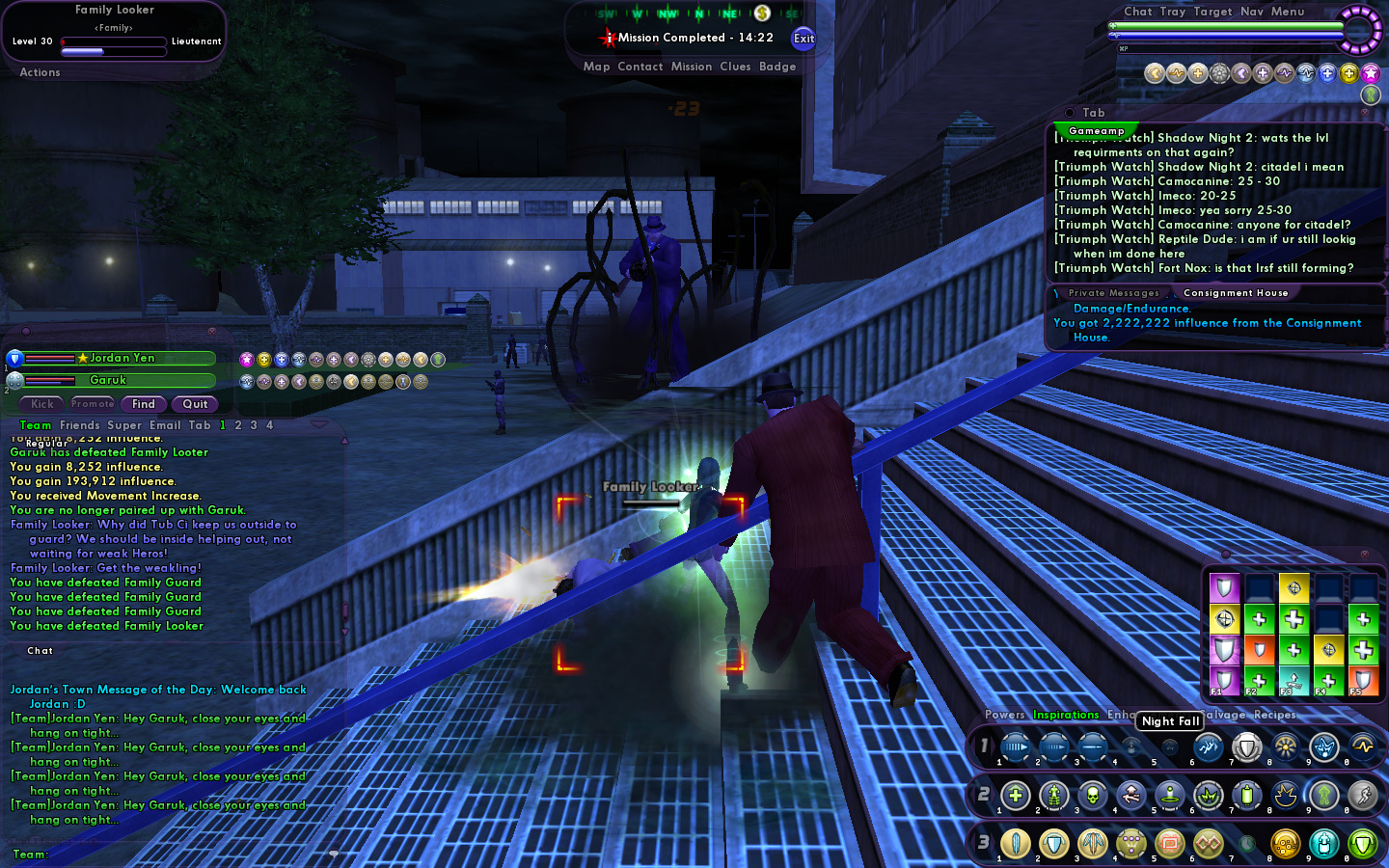
Task: Open the main Menu
Action: point(1288,12)
